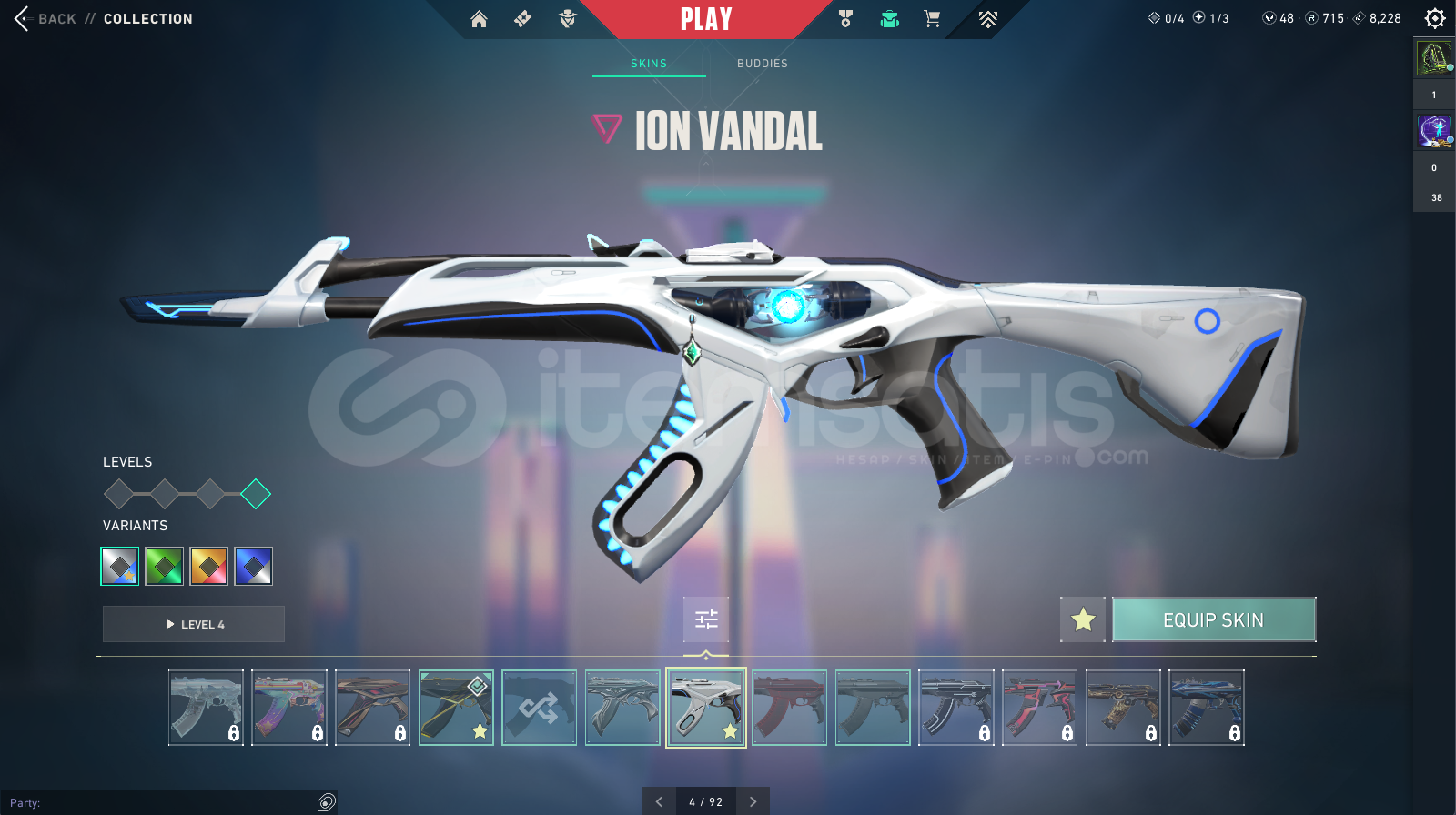Image resolution: width=1456 pixels, height=815 pixels.
Task: Play the Level 4 preview video
Action: (x=194, y=624)
